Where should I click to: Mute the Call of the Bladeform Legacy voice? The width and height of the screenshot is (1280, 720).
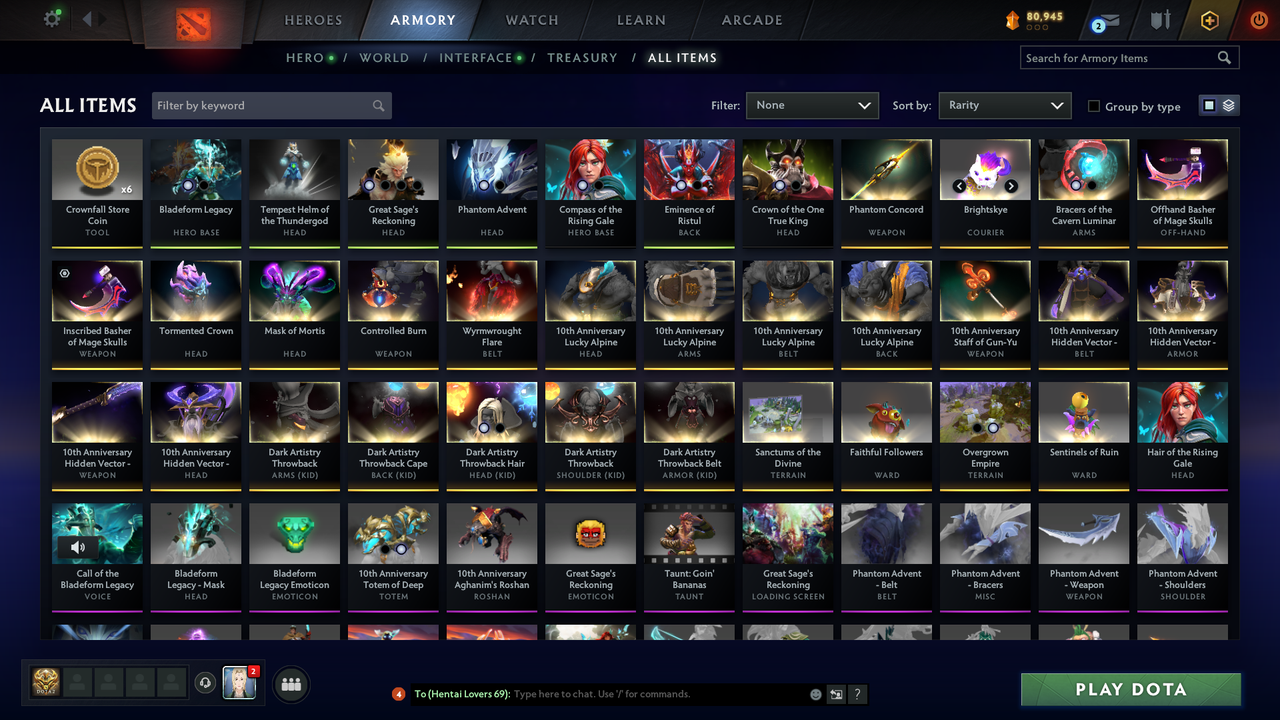[x=77, y=545]
